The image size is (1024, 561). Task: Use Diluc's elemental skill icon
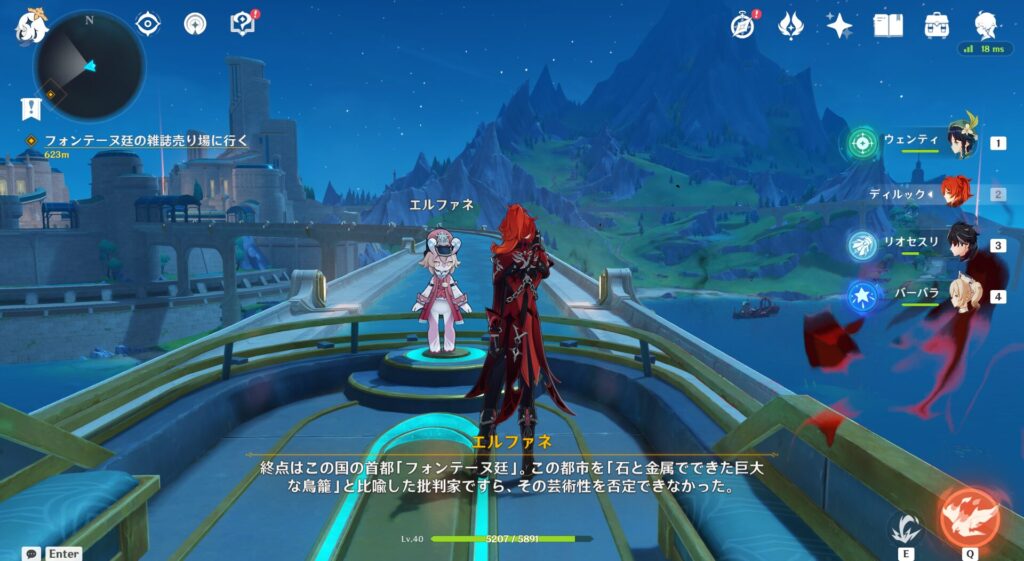pos(904,527)
